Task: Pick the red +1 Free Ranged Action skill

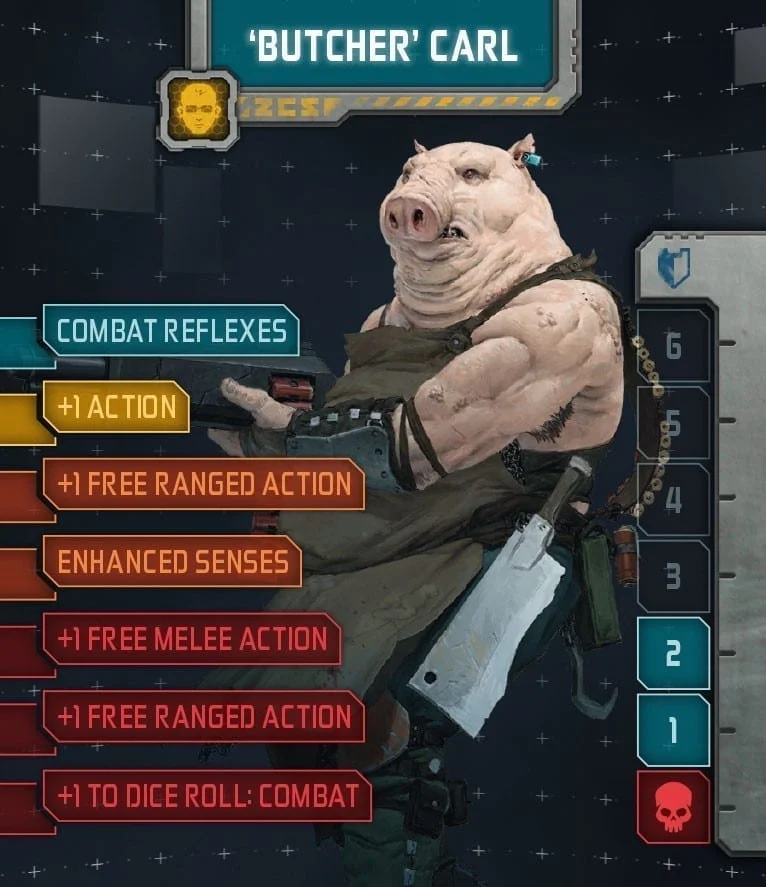Action: [x=204, y=717]
